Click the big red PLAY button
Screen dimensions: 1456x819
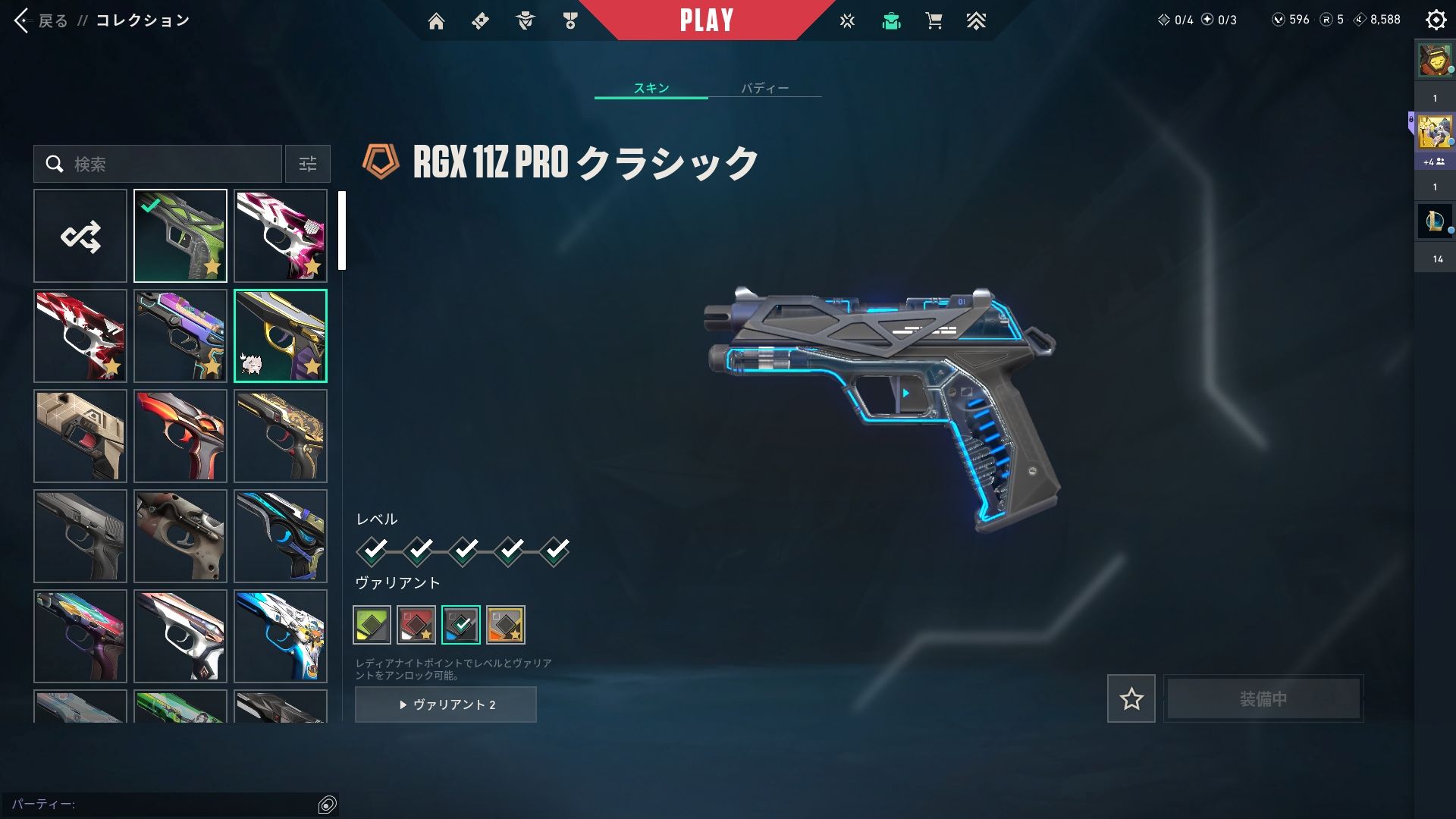(x=706, y=20)
